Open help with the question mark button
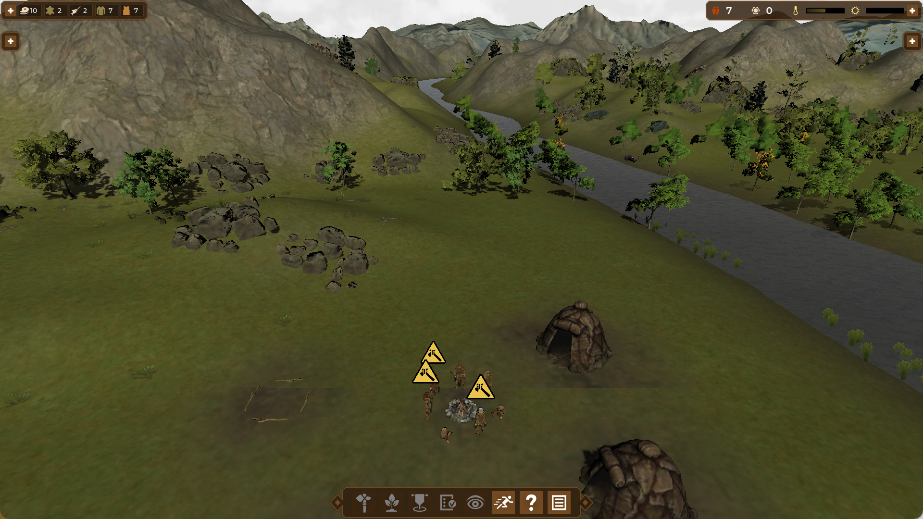Screen dimensions: 923x519 tap(531, 503)
